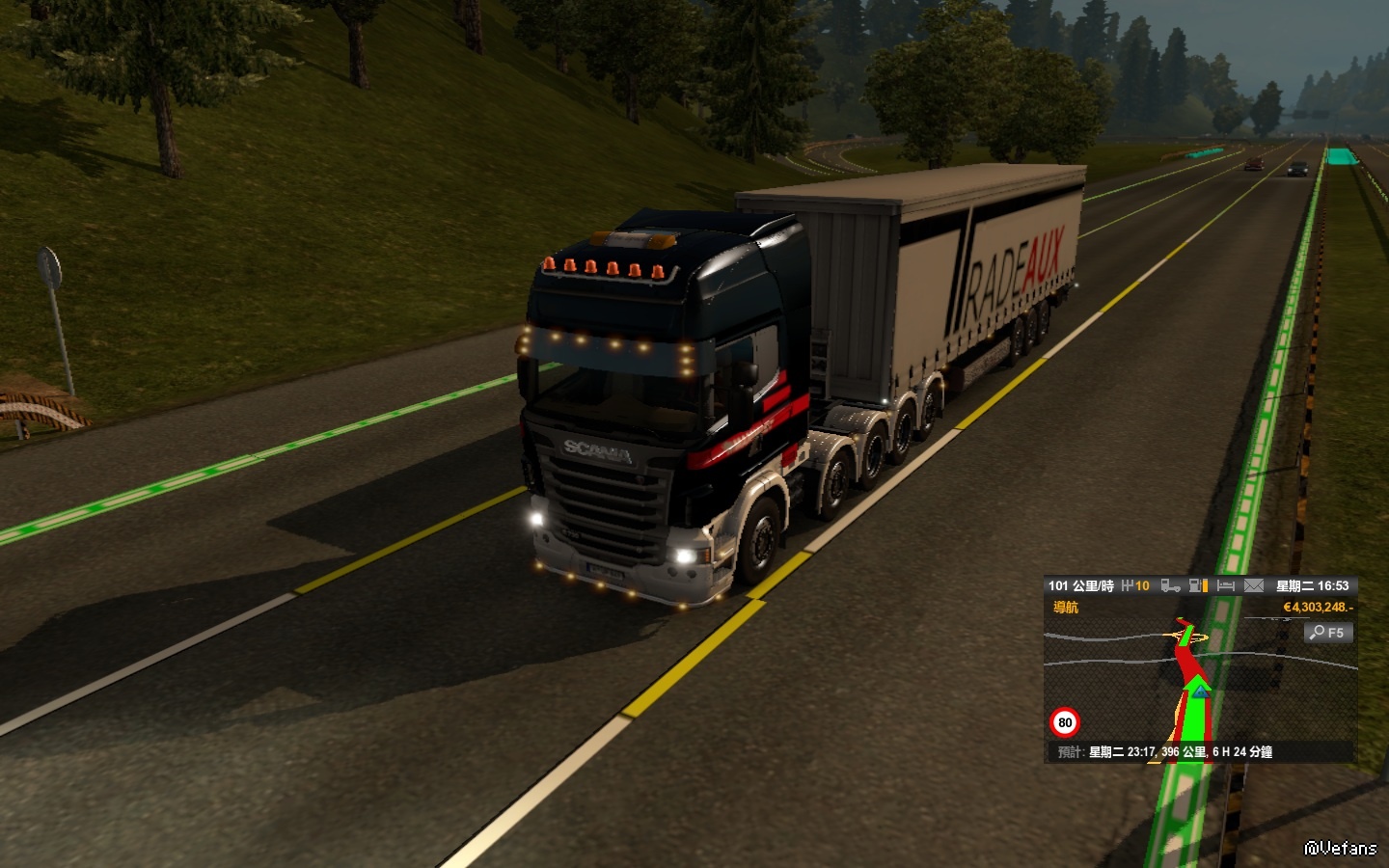Select the truck damage status icon

pyautogui.click(x=1170, y=585)
